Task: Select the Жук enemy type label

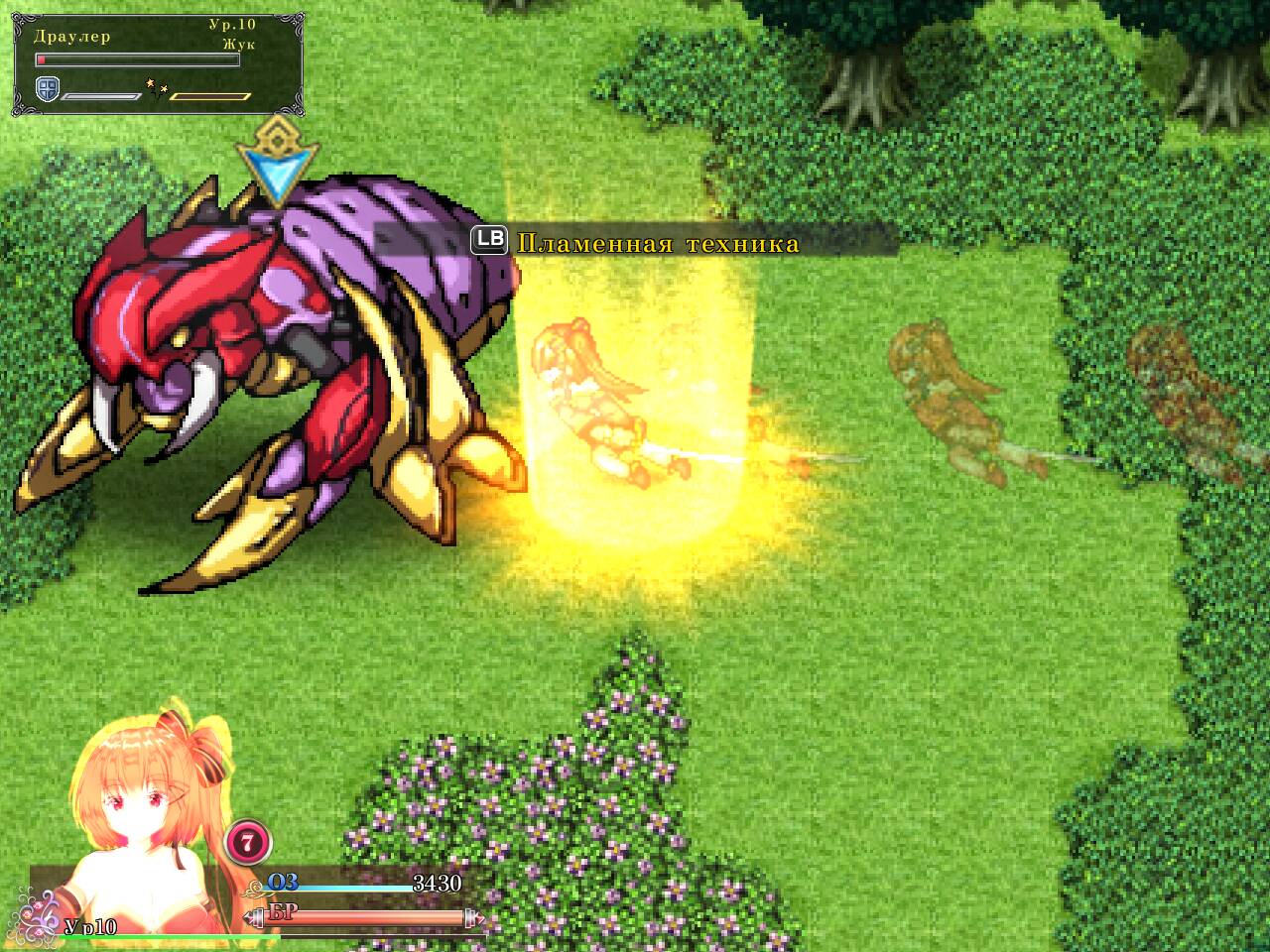Action: [237, 43]
